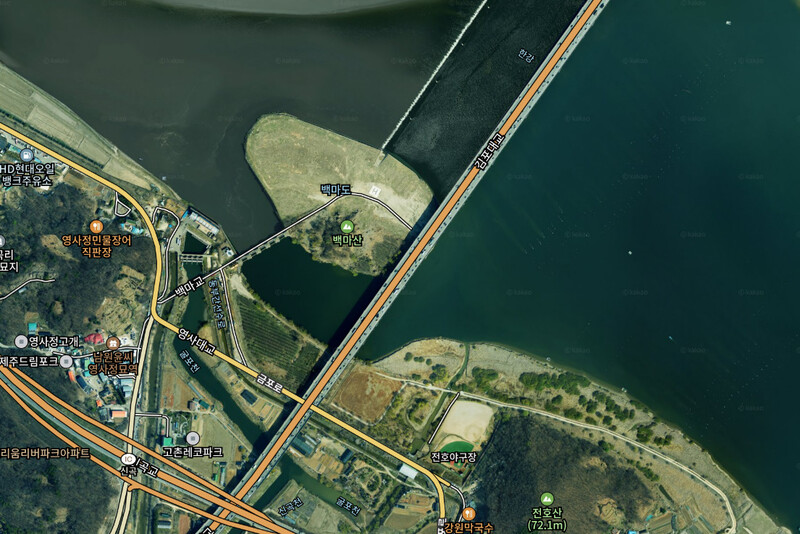Viewport: 800px width, 534px height.
Task: Select the 남원윤씨 영사정묘역 heritage marker
Action: [112, 343]
